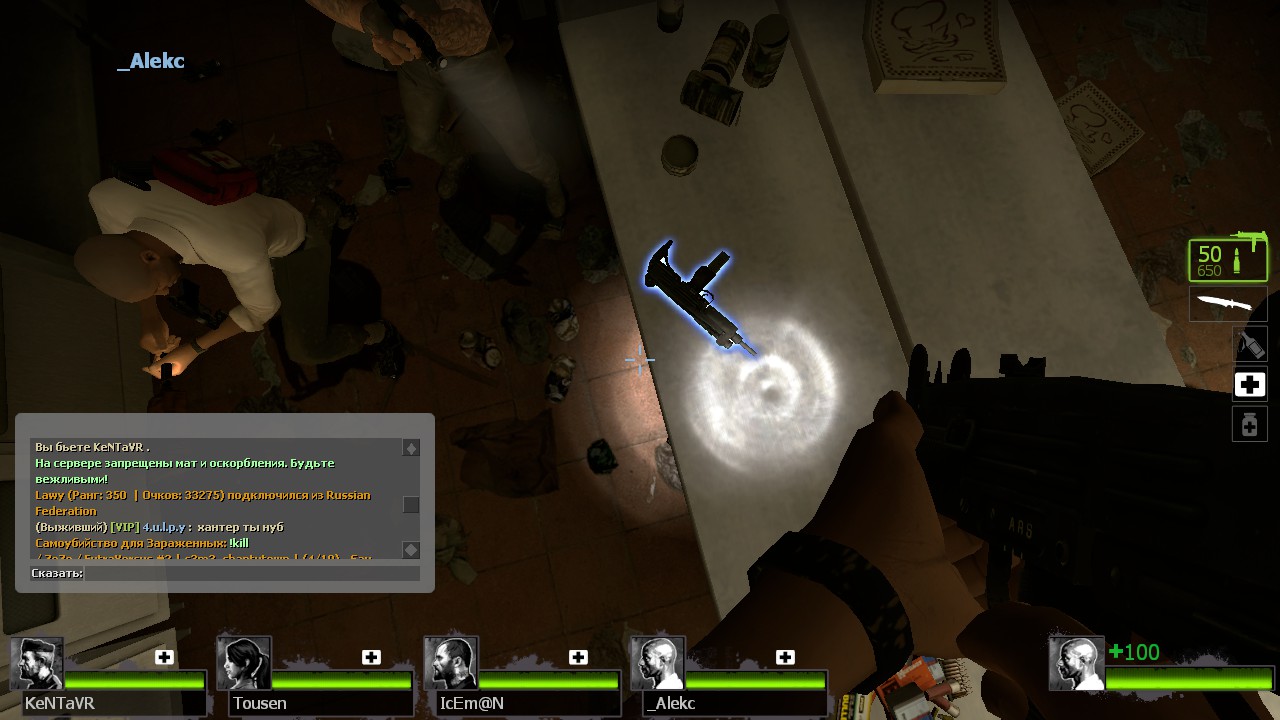Click the chat scroll-down arrow button
This screenshot has width=1280, height=720.
click(411, 549)
